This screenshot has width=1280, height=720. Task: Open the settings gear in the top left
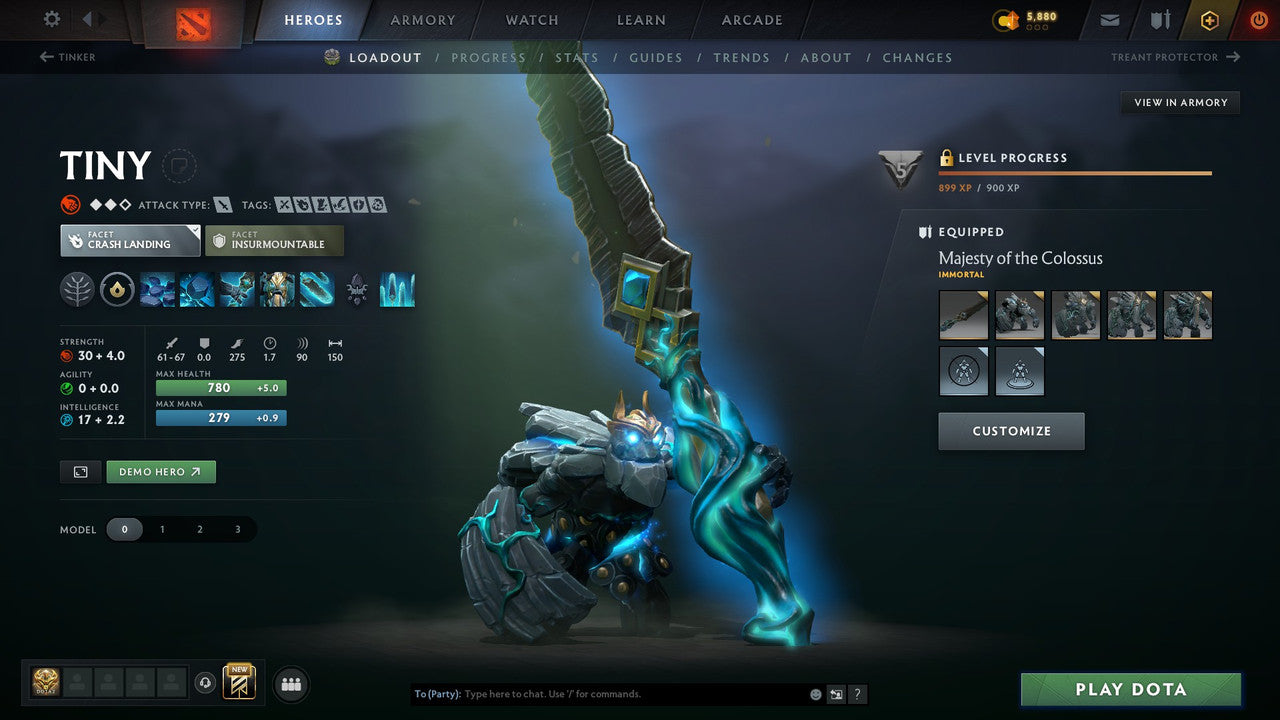click(52, 17)
